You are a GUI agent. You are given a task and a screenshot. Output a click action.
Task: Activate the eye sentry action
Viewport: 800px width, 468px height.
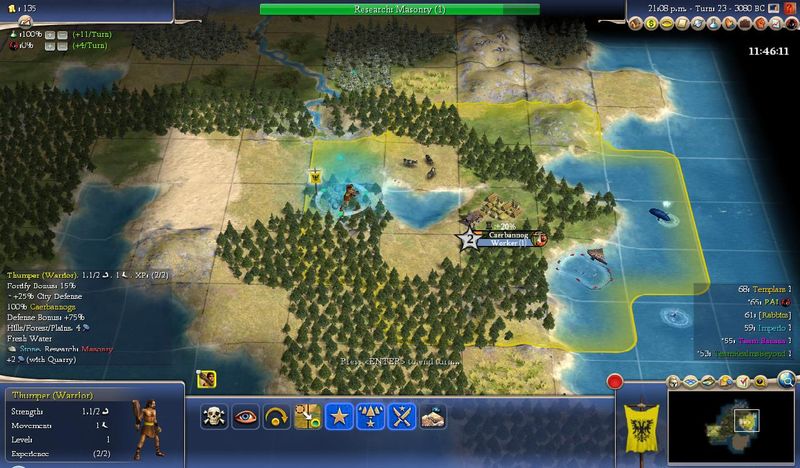pos(246,416)
